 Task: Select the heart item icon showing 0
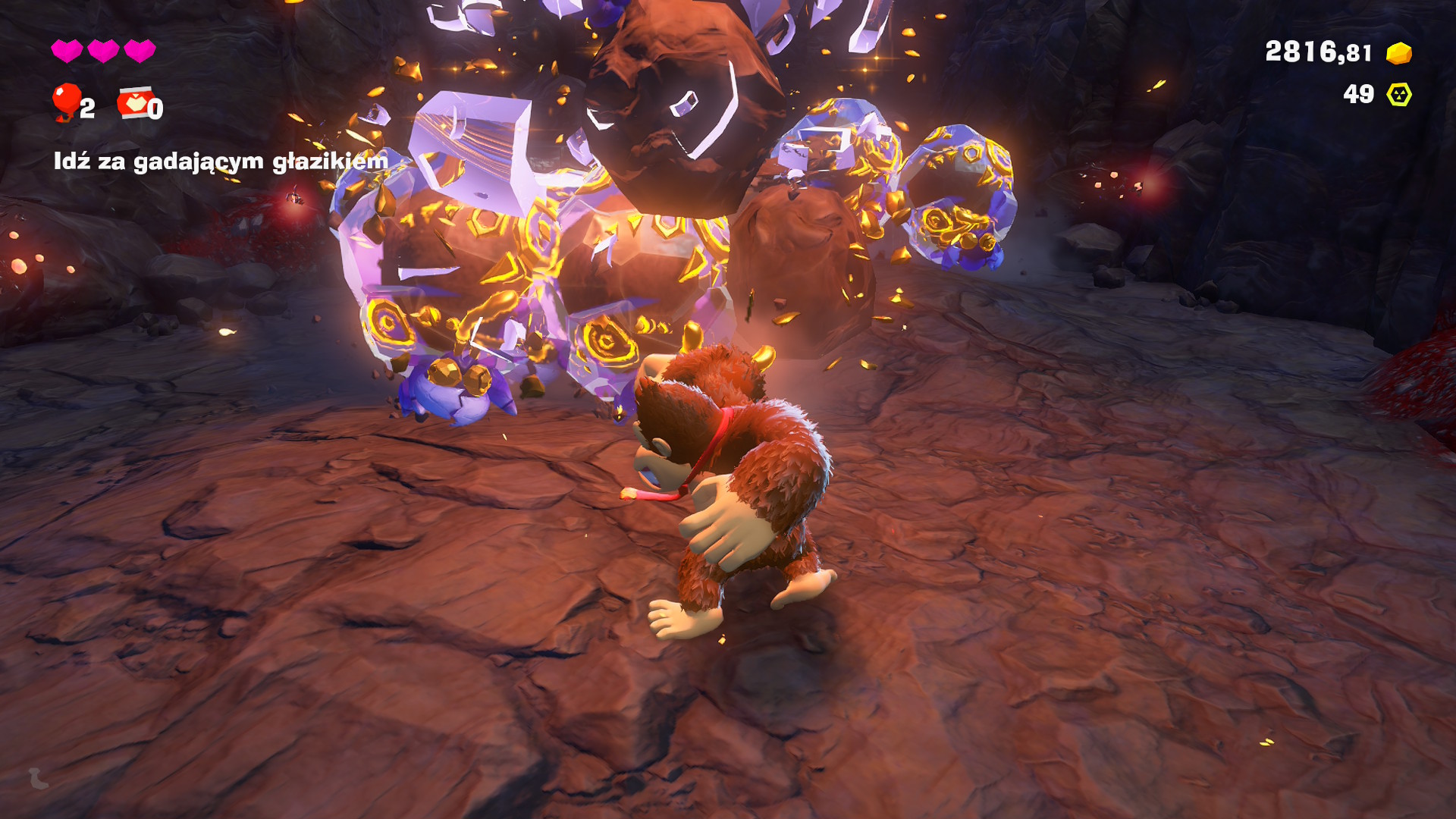pyautogui.click(x=134, y=103)
